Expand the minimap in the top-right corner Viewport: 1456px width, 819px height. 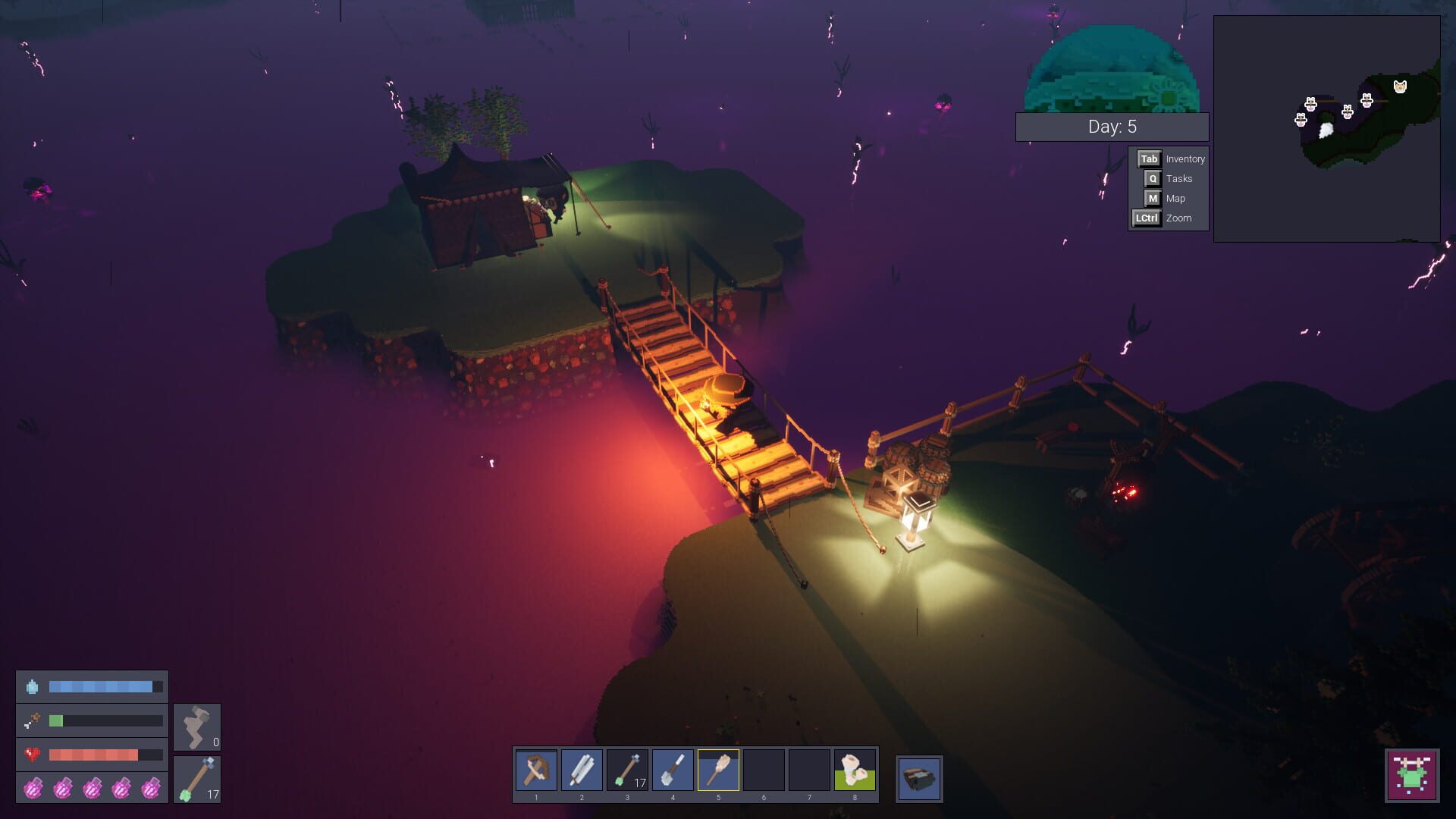[1327, 129]
